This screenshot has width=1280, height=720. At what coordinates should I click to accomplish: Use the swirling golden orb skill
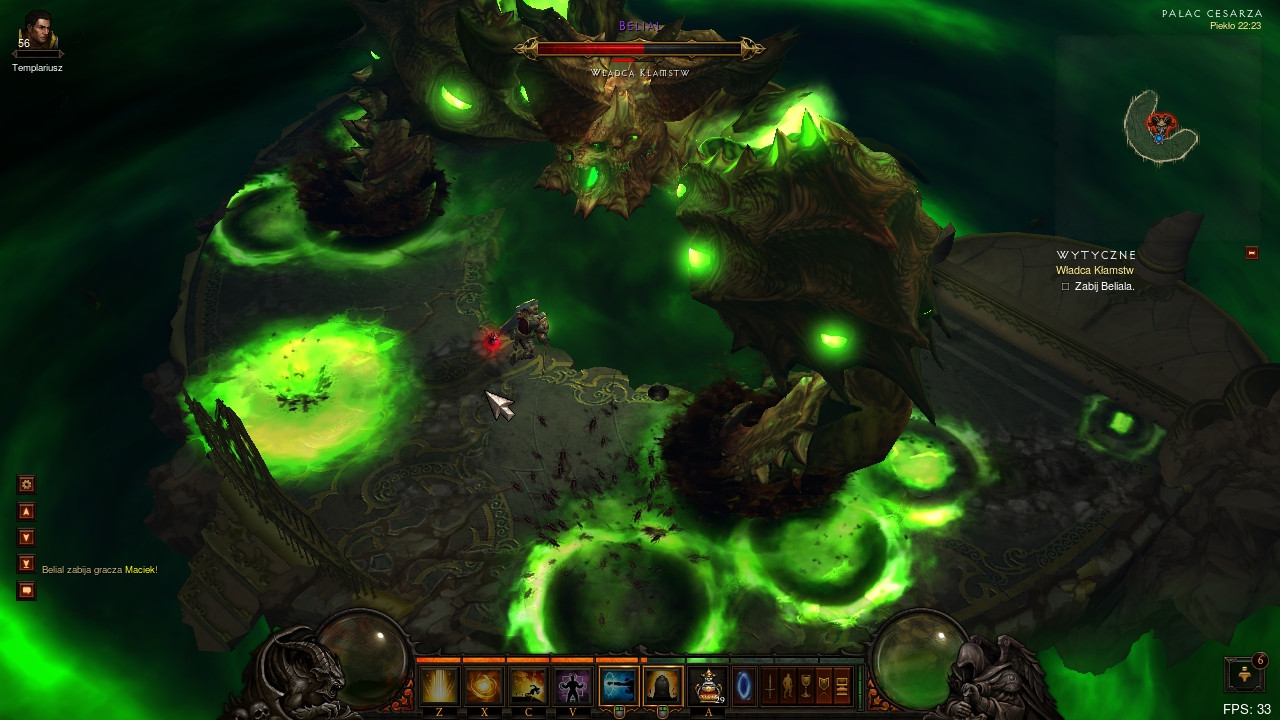click(484, 686)
